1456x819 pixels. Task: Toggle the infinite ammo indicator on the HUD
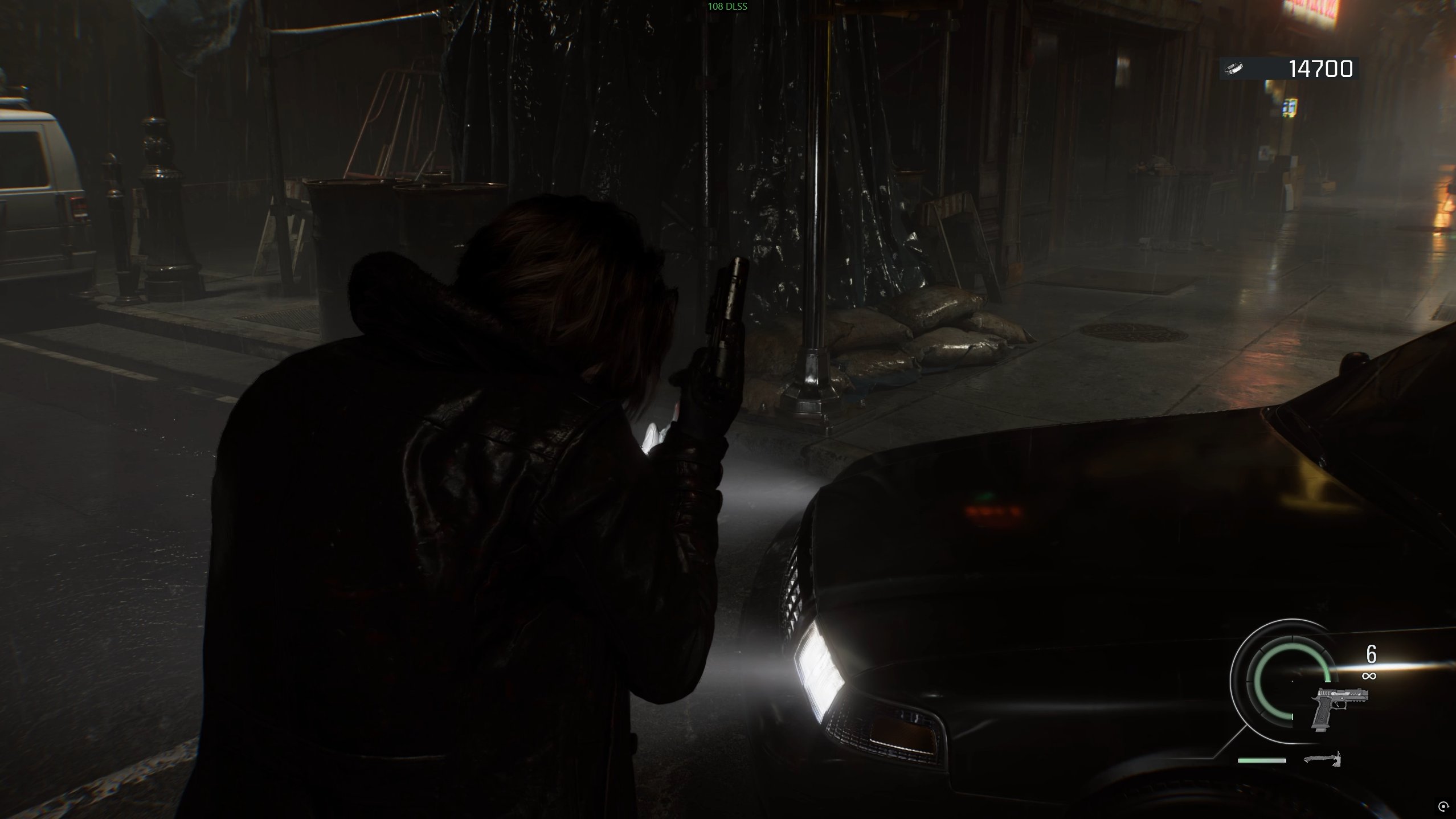1370,677
